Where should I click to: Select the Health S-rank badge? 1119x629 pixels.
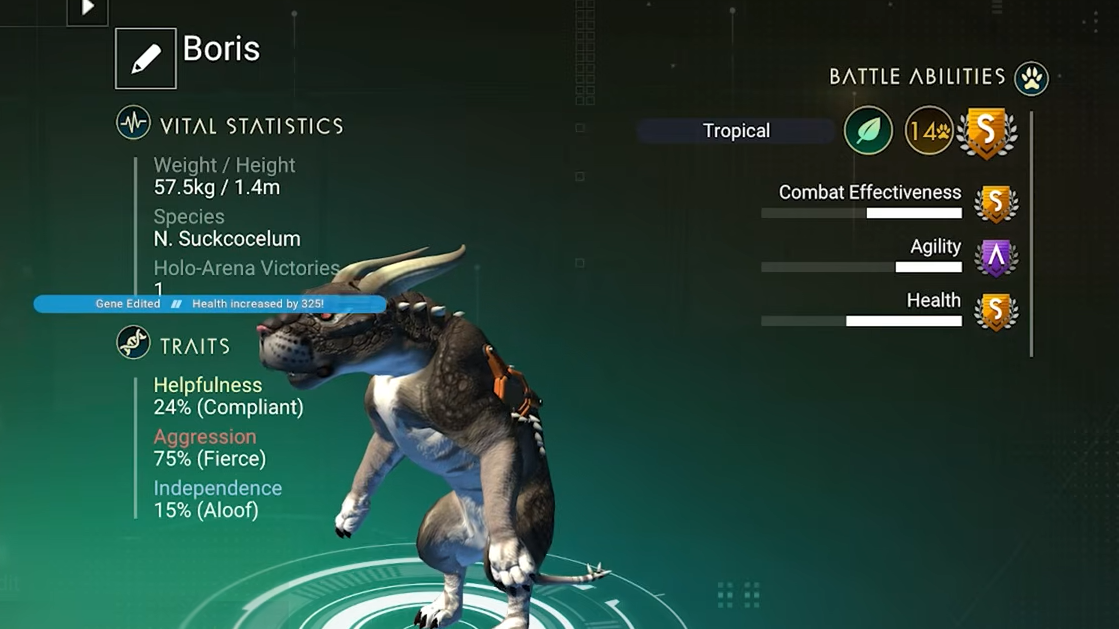(x=995, y=312)
